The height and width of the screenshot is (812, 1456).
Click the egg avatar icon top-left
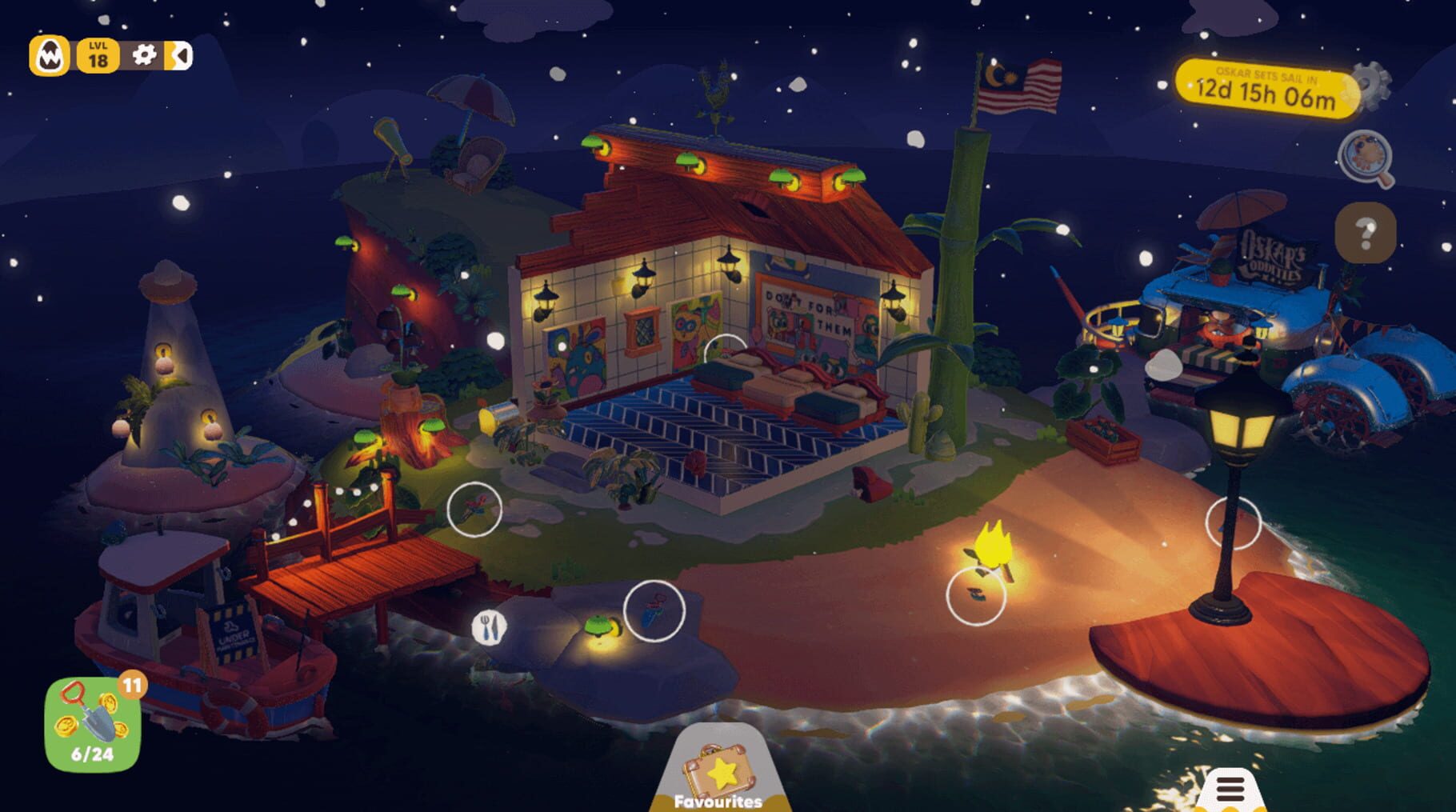point(50,55)
